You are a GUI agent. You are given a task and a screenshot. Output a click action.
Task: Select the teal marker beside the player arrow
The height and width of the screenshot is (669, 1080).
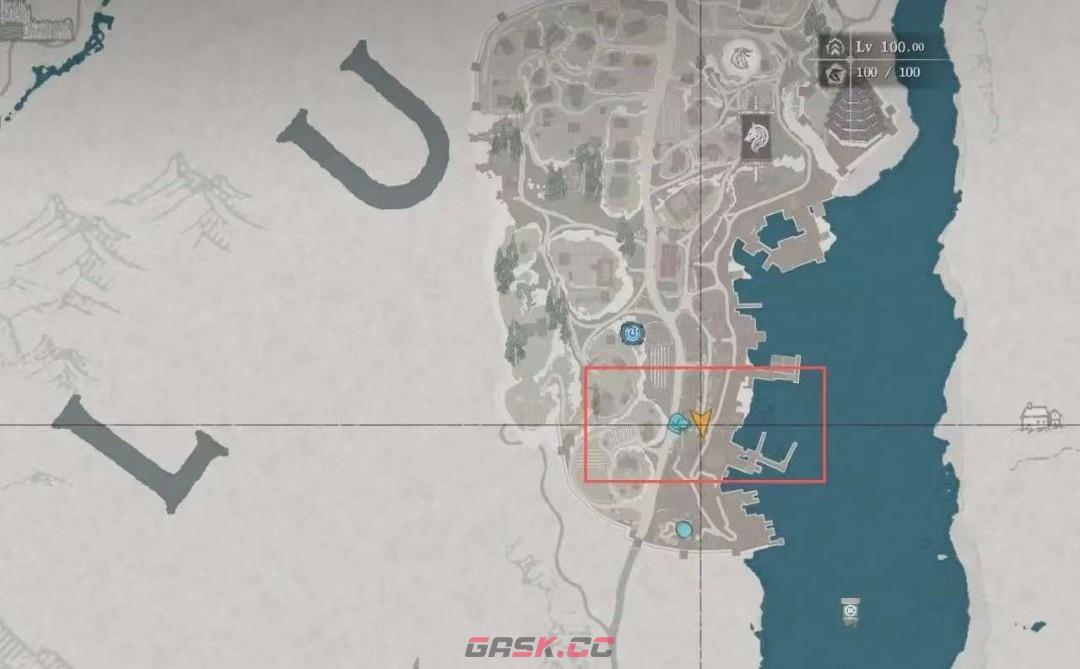point(678,424)
